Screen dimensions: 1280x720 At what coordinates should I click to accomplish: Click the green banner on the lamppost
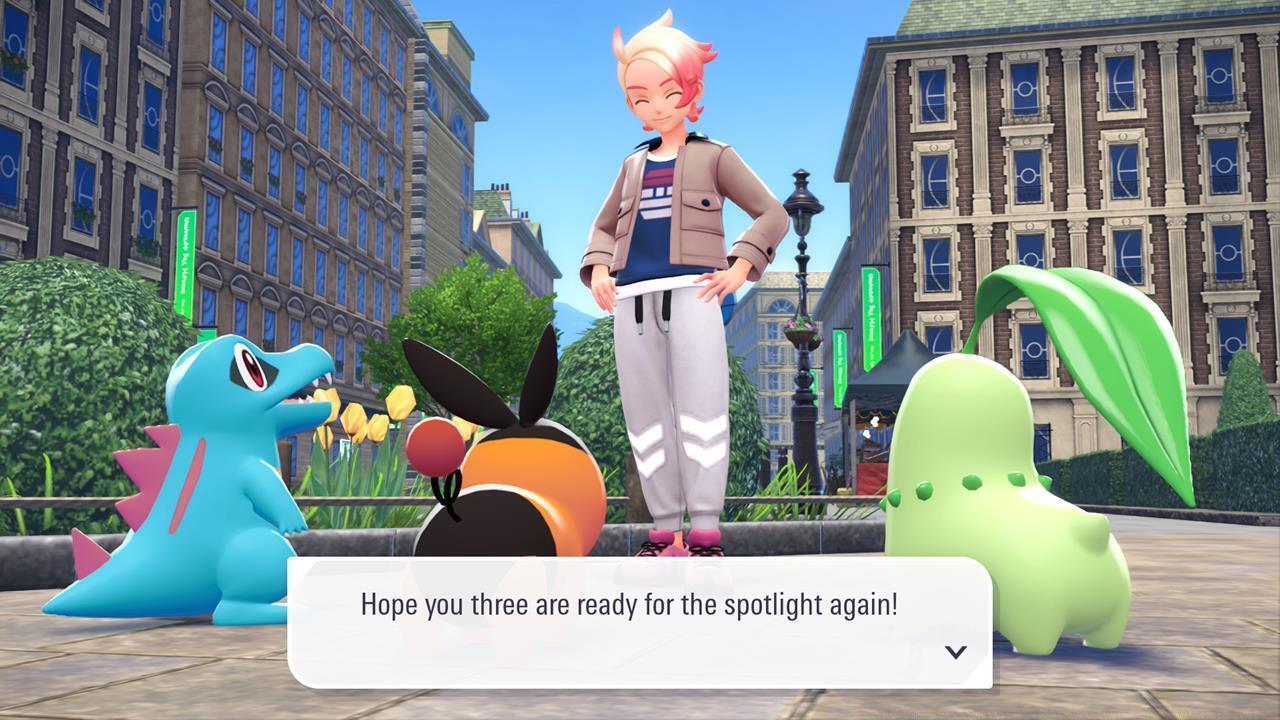[839, 367]
